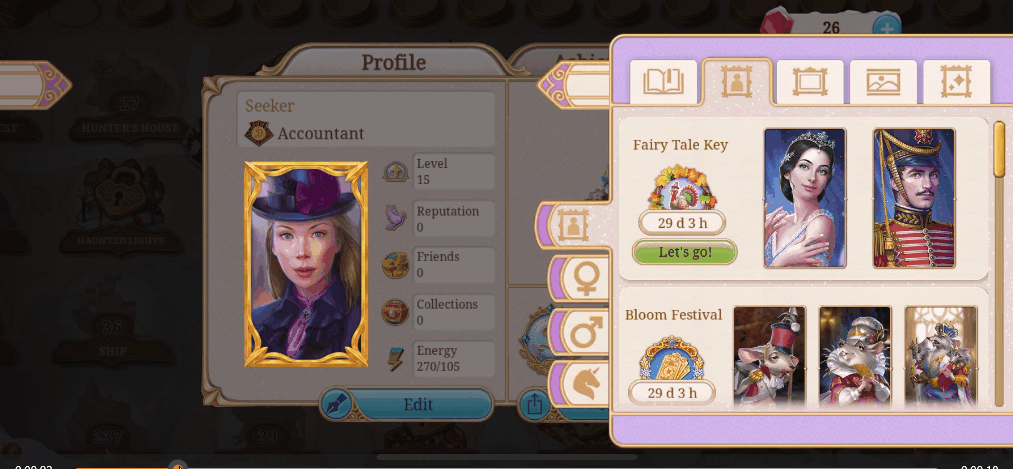Click the Let's go! button
Viewport: 1013px width, 469px height.
685,252
